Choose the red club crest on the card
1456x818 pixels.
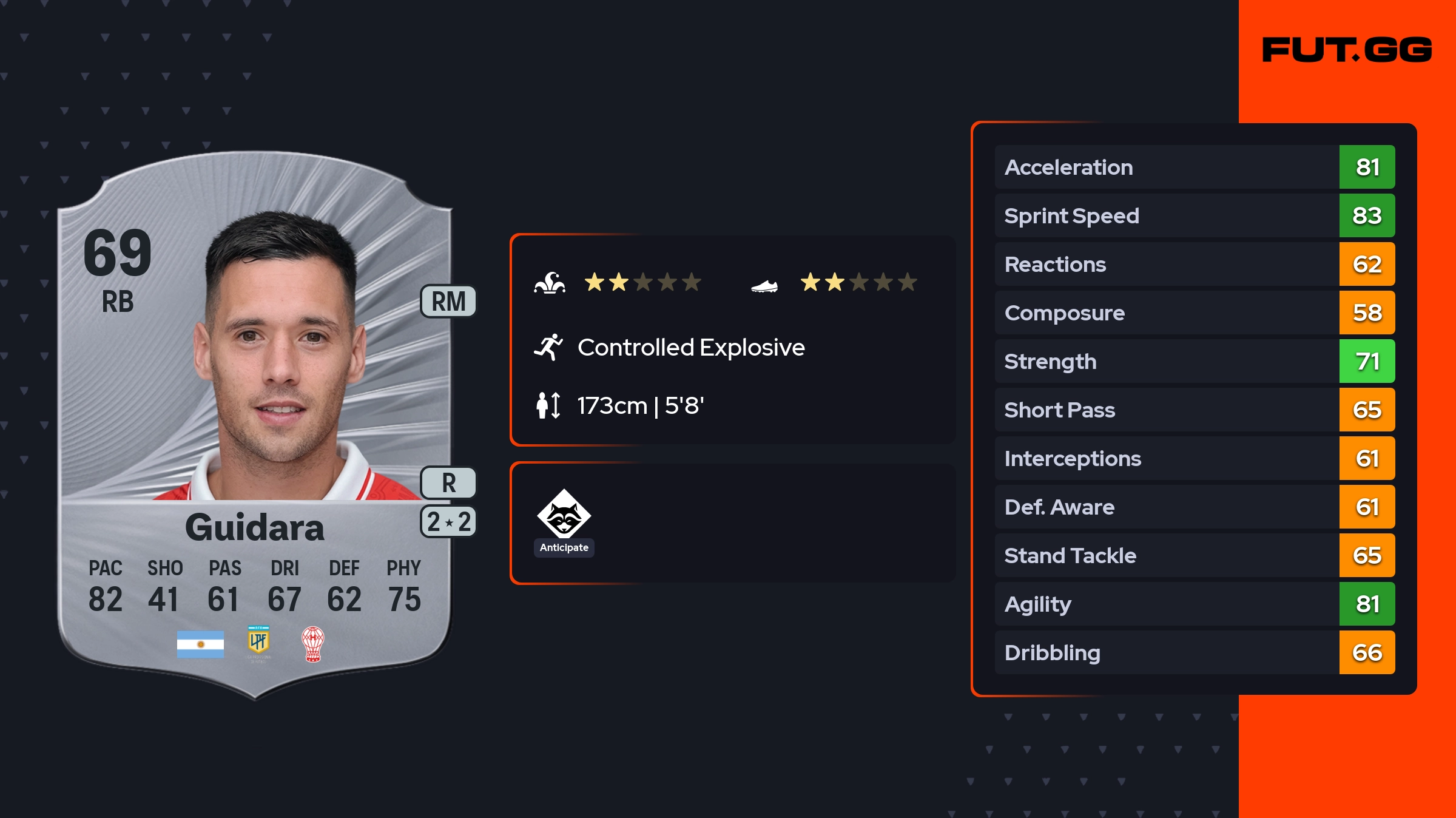(313, 644)
